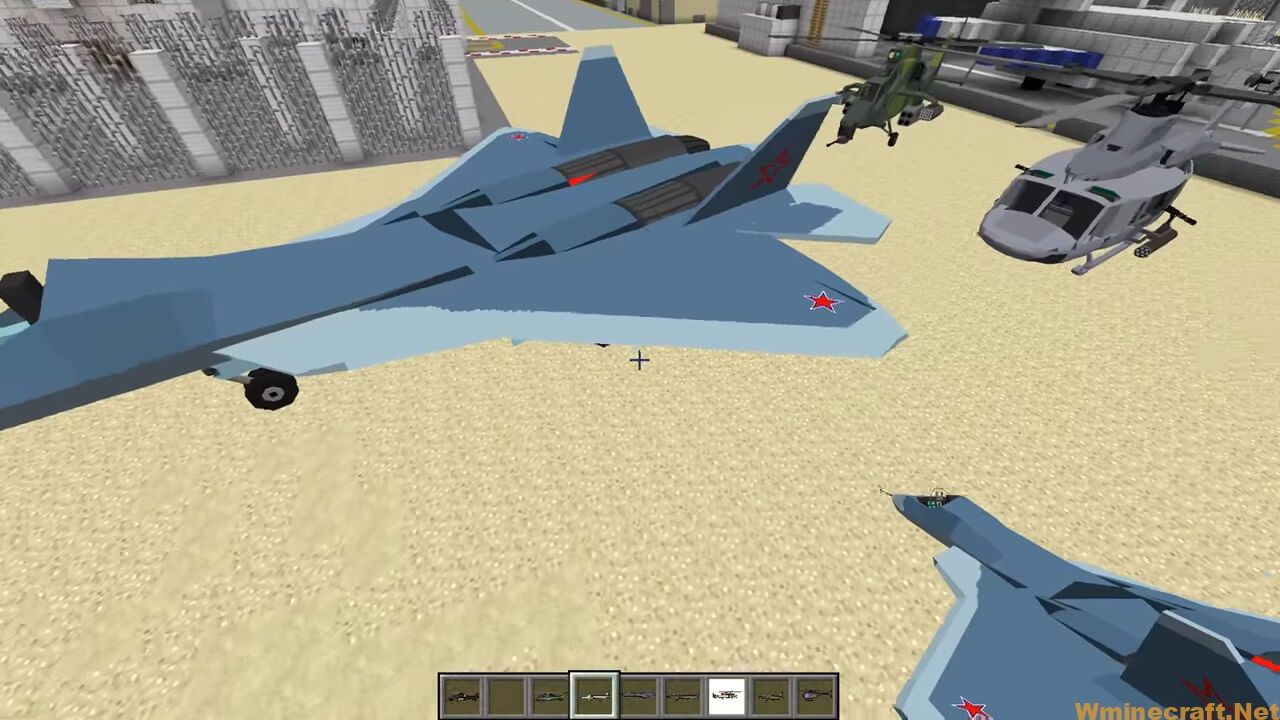1280x720 pixels.
Task: Click the missile pod on the white helicopter
Action: [x=1145, y=250]
